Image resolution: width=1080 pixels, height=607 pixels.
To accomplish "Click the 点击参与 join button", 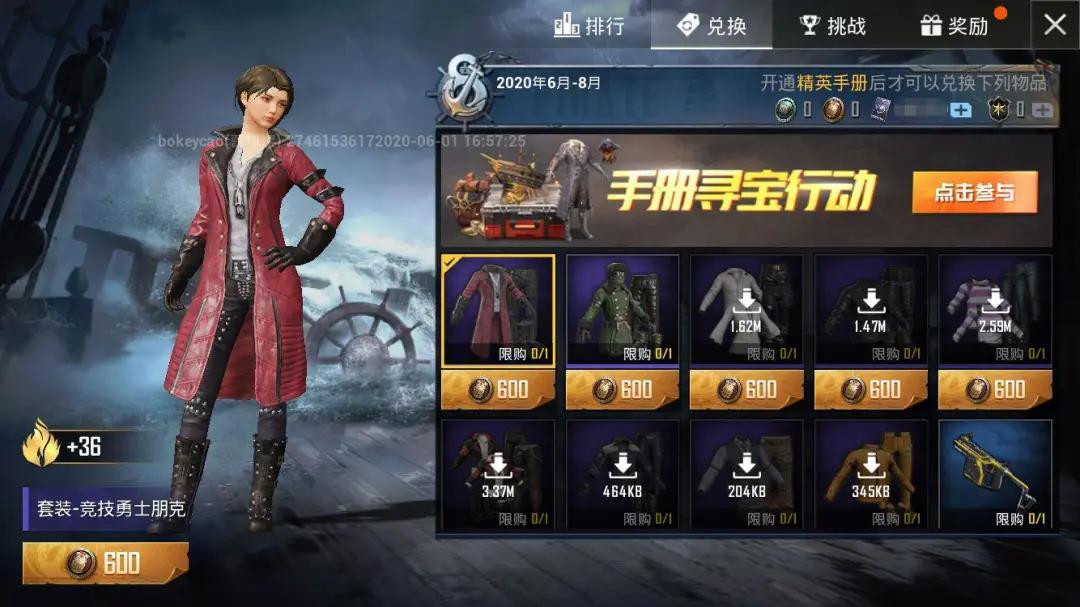I will [x=974, y=193].
